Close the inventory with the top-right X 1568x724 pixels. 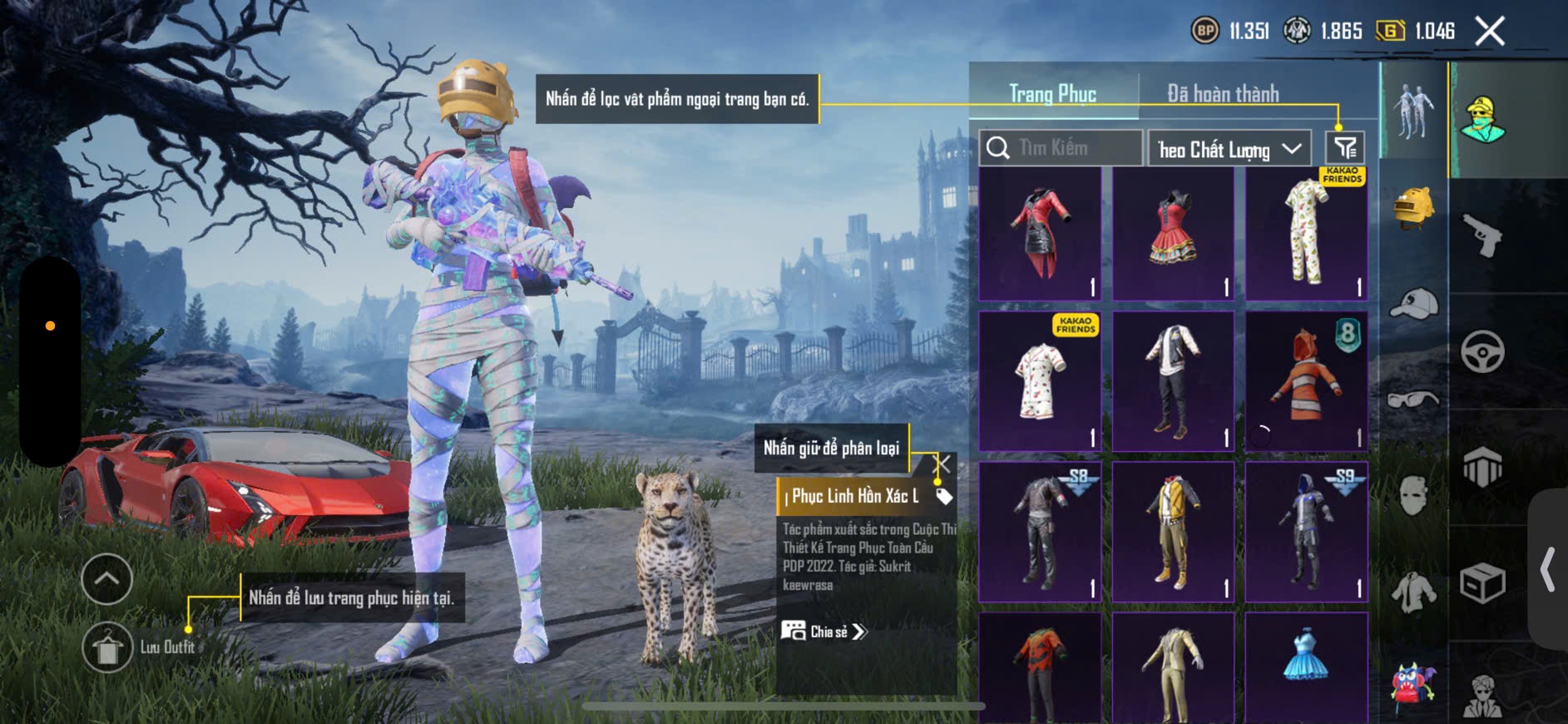tap(1489, 32)
